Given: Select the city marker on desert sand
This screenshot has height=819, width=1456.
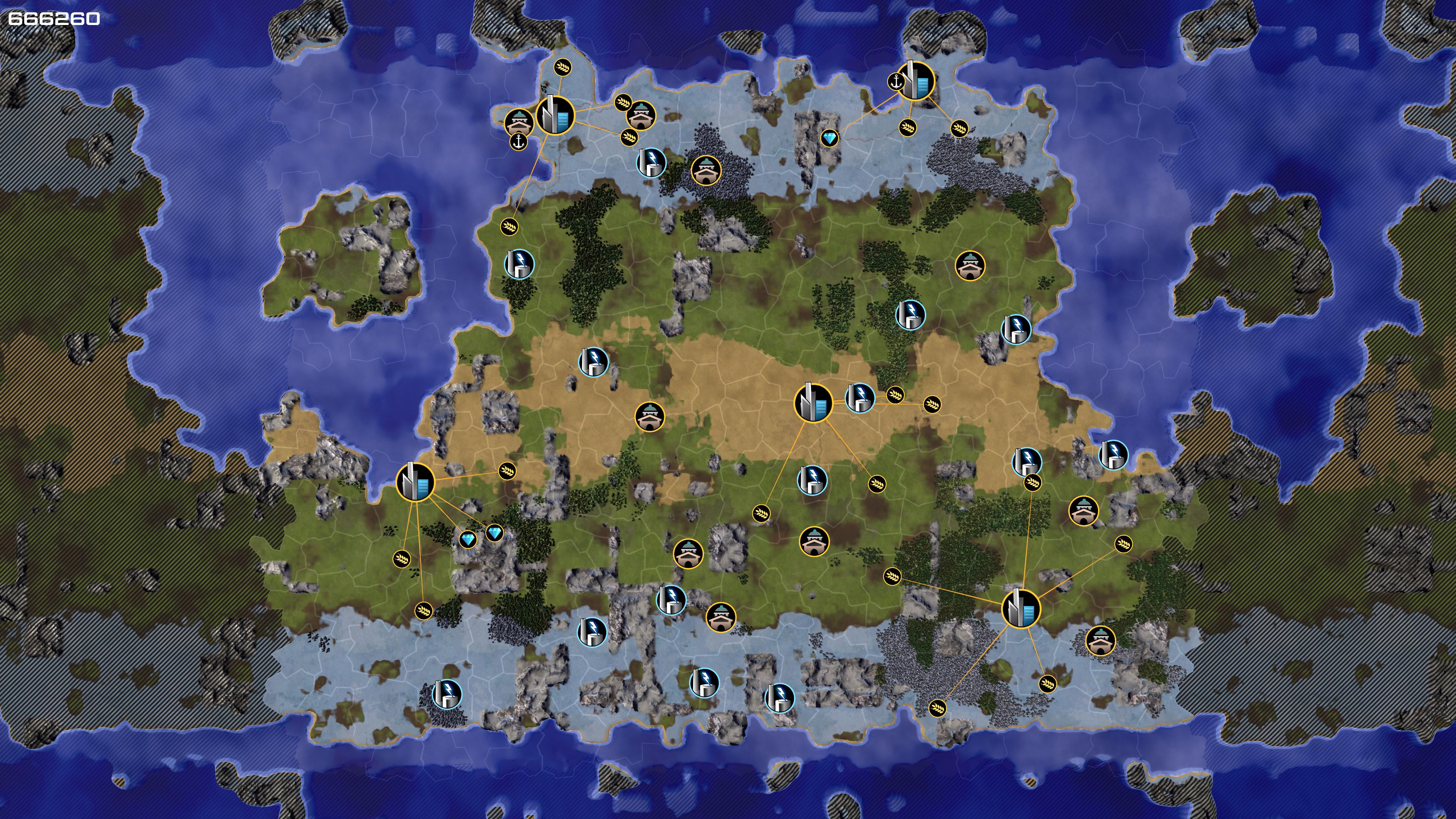Looking at the screenshot, I should tap(813, 403).
